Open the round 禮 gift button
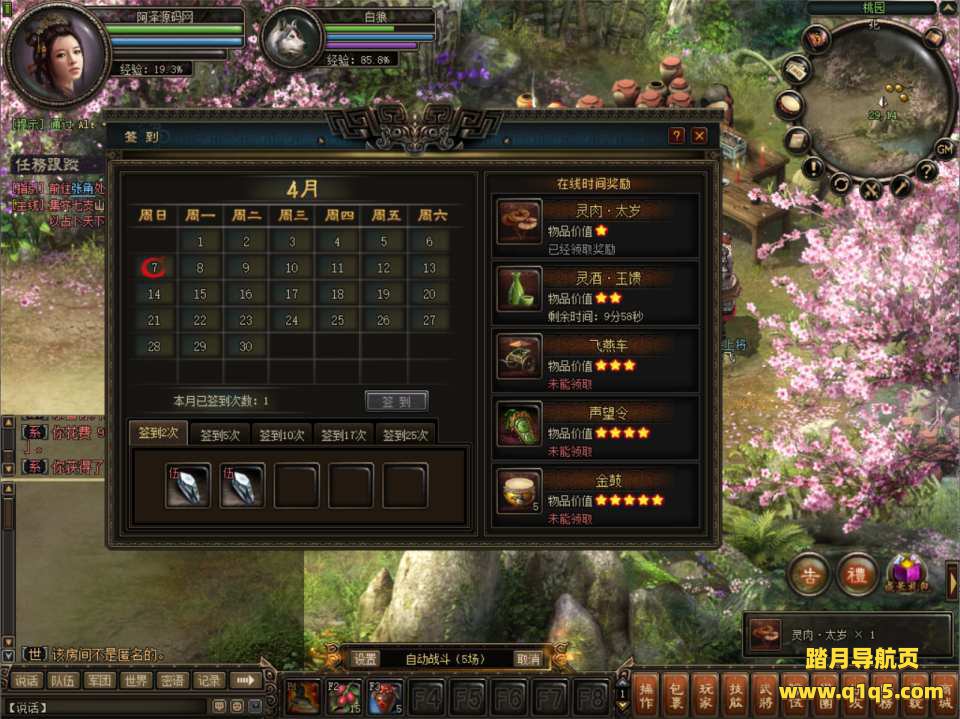 pyautogui.click(x=855, y=575)
